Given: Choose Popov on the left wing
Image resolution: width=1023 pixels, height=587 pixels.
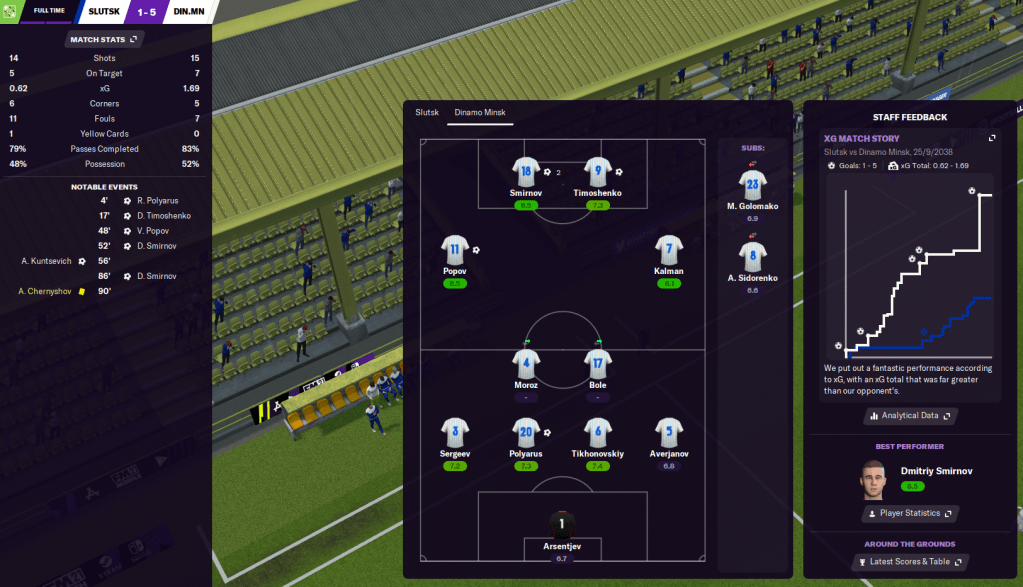Looking at the screenshot, I should point(455,249).
